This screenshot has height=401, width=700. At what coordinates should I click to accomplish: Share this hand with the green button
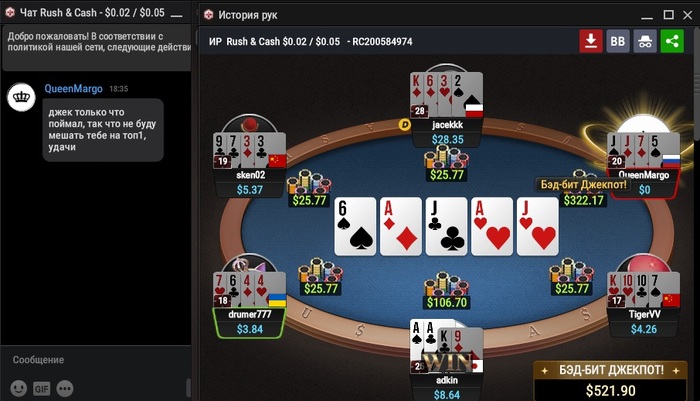pos(672,41)
